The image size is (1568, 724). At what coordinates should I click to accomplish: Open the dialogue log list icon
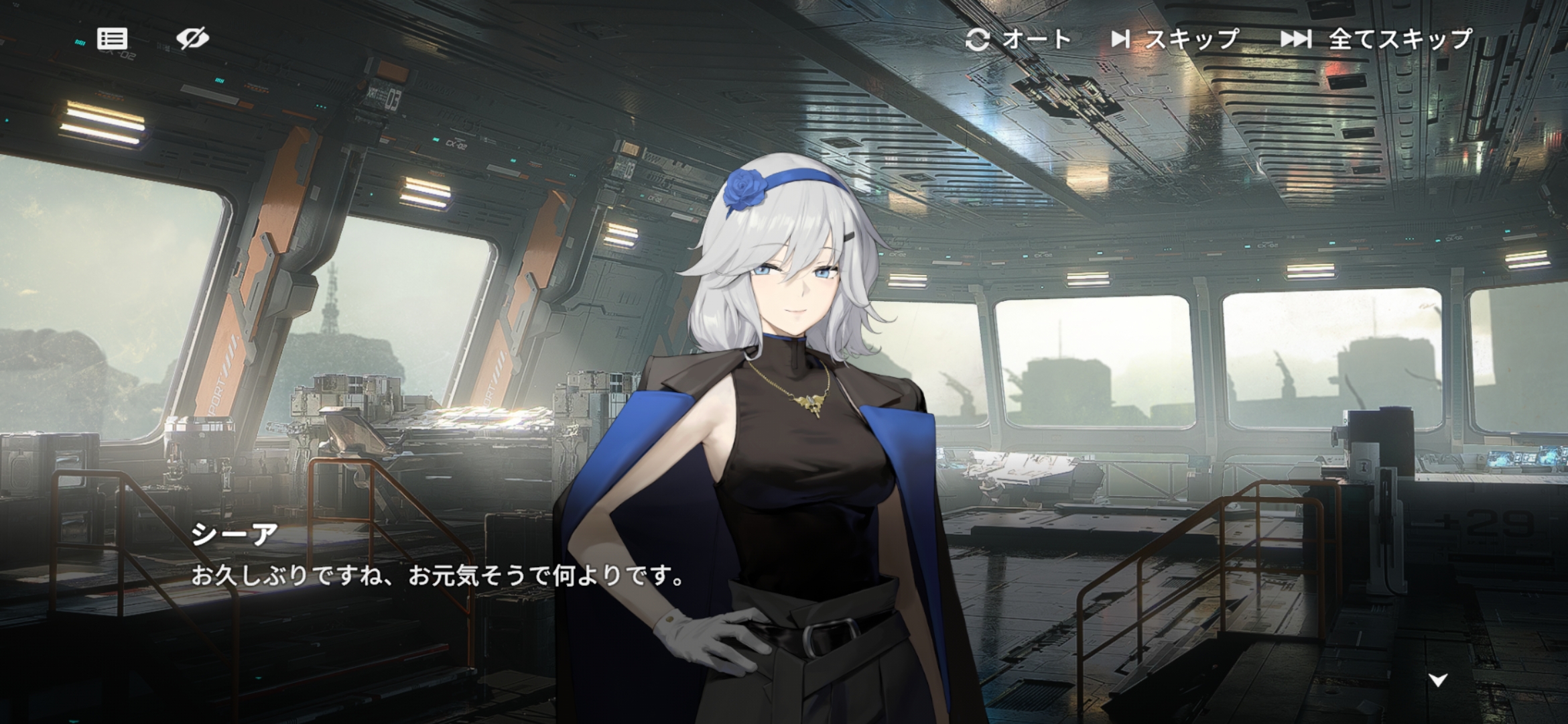(x=112, y=39)
